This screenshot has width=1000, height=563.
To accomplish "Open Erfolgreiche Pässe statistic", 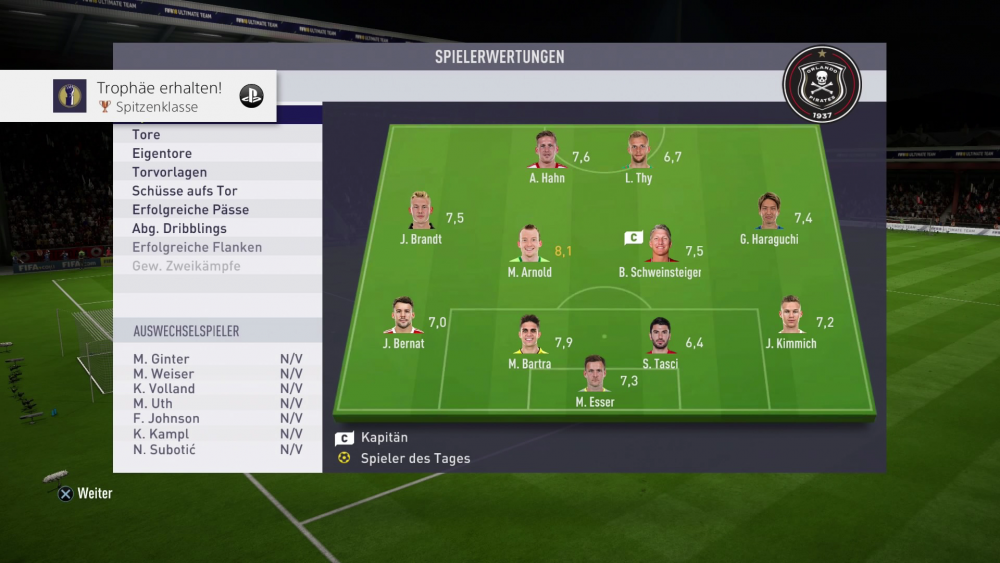I will pos(218,210).
